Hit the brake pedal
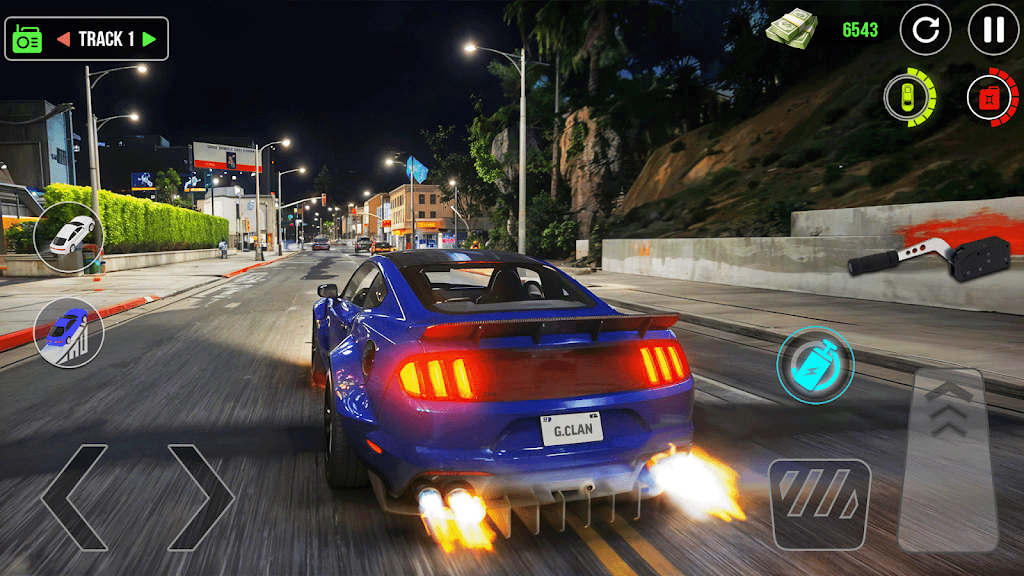This screenshot has height=576, width=1024. 819,504
